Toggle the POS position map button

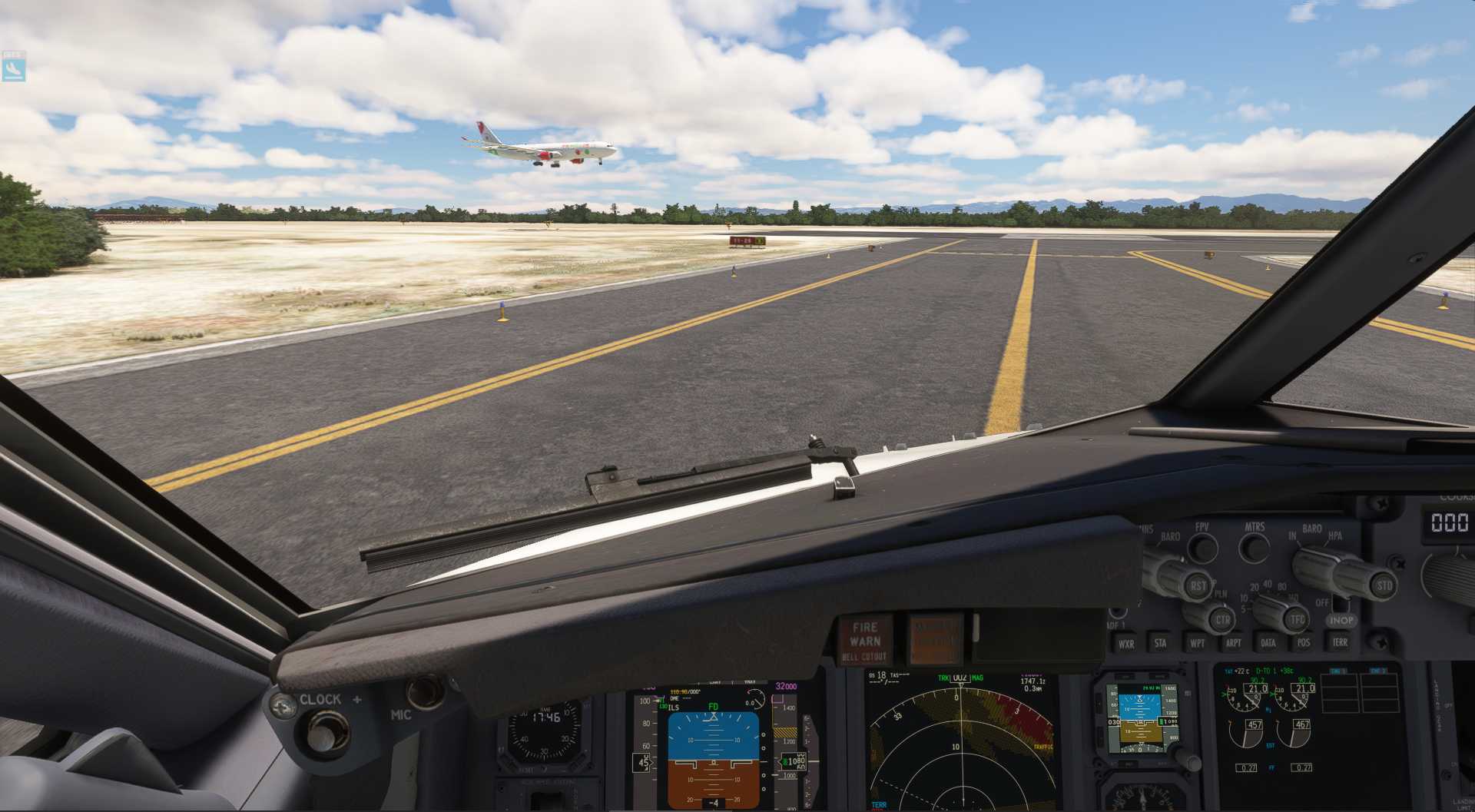tap(1304, 642)
